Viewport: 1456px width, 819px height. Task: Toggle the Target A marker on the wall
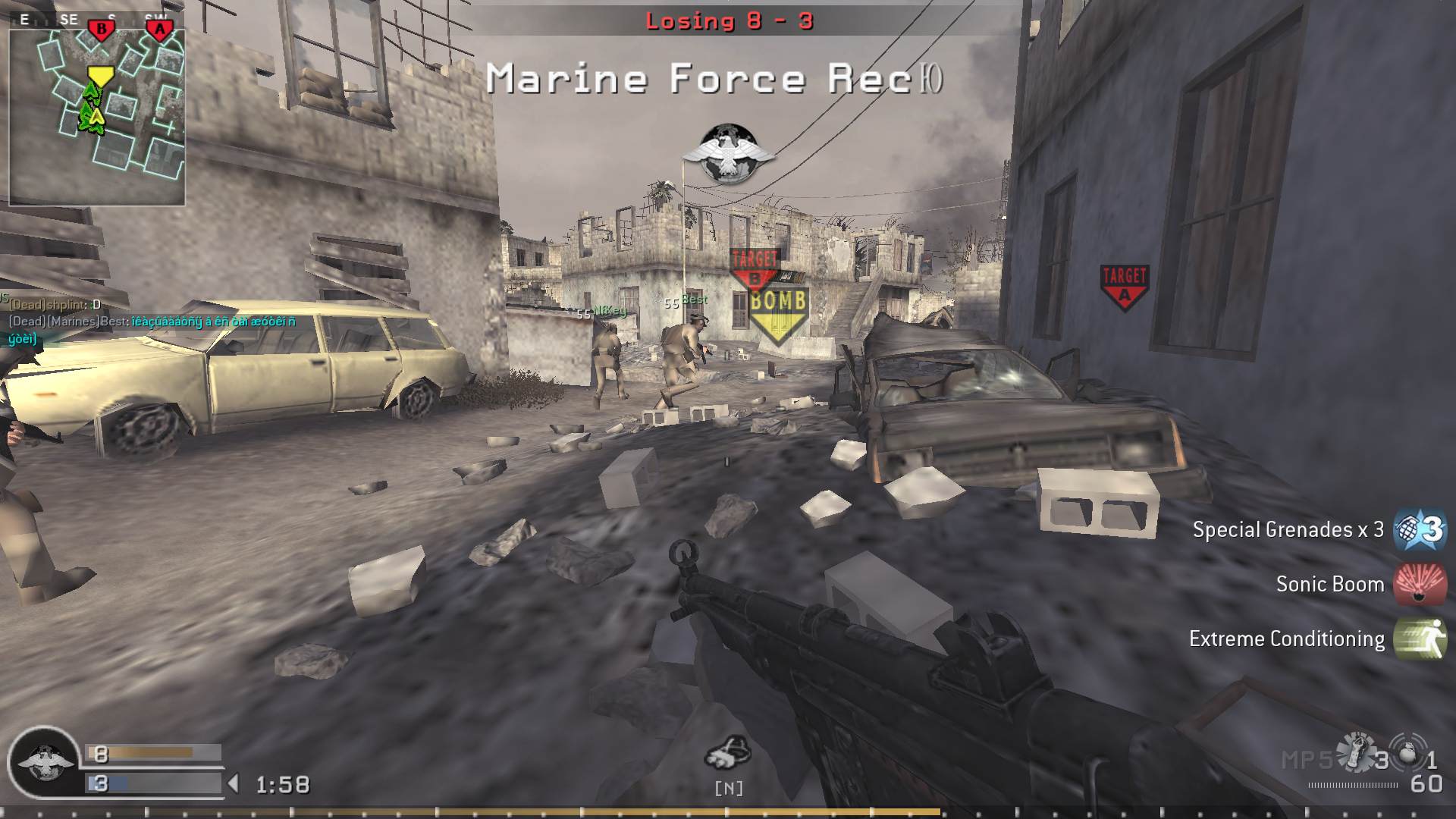[1124, 284]
